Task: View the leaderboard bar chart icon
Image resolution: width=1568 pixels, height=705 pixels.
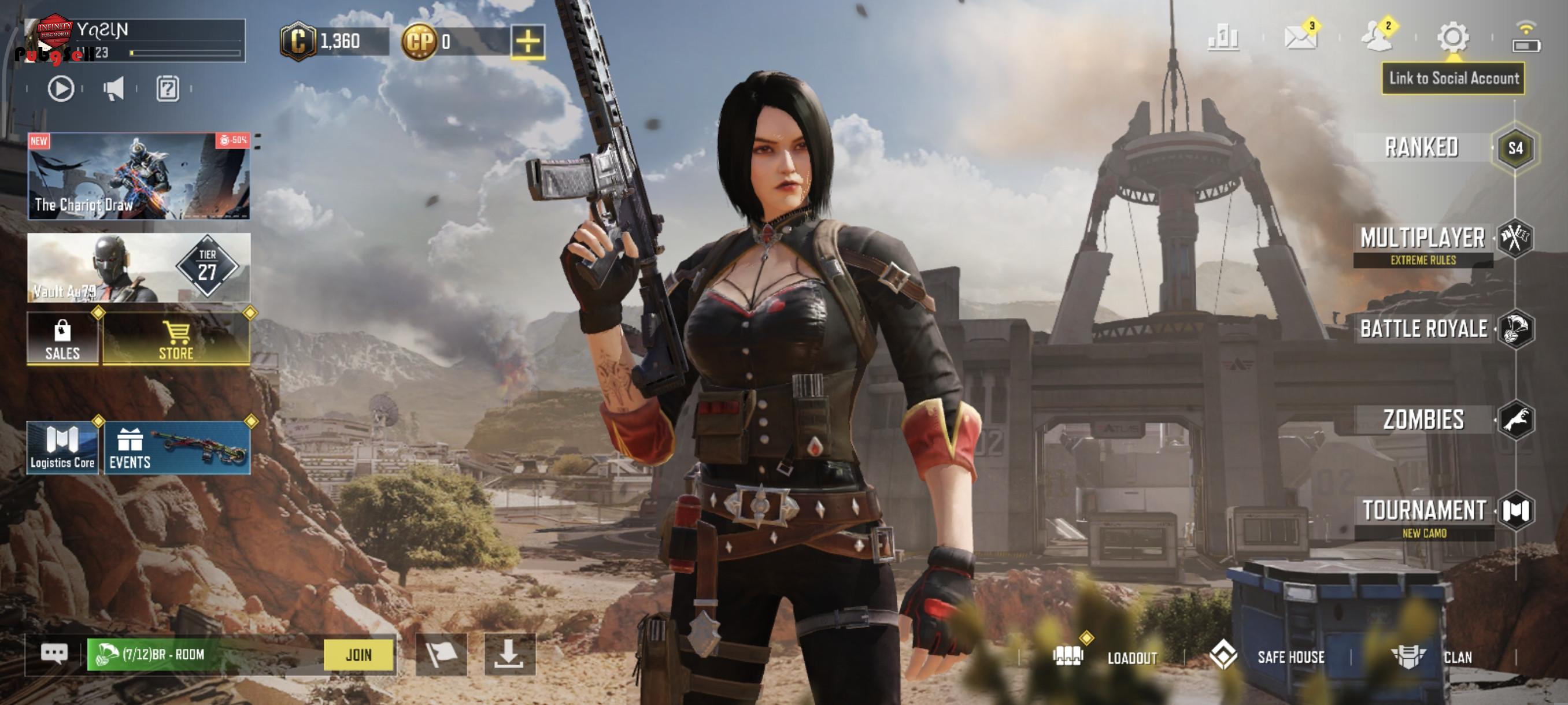Action: tap(1223, 38)
